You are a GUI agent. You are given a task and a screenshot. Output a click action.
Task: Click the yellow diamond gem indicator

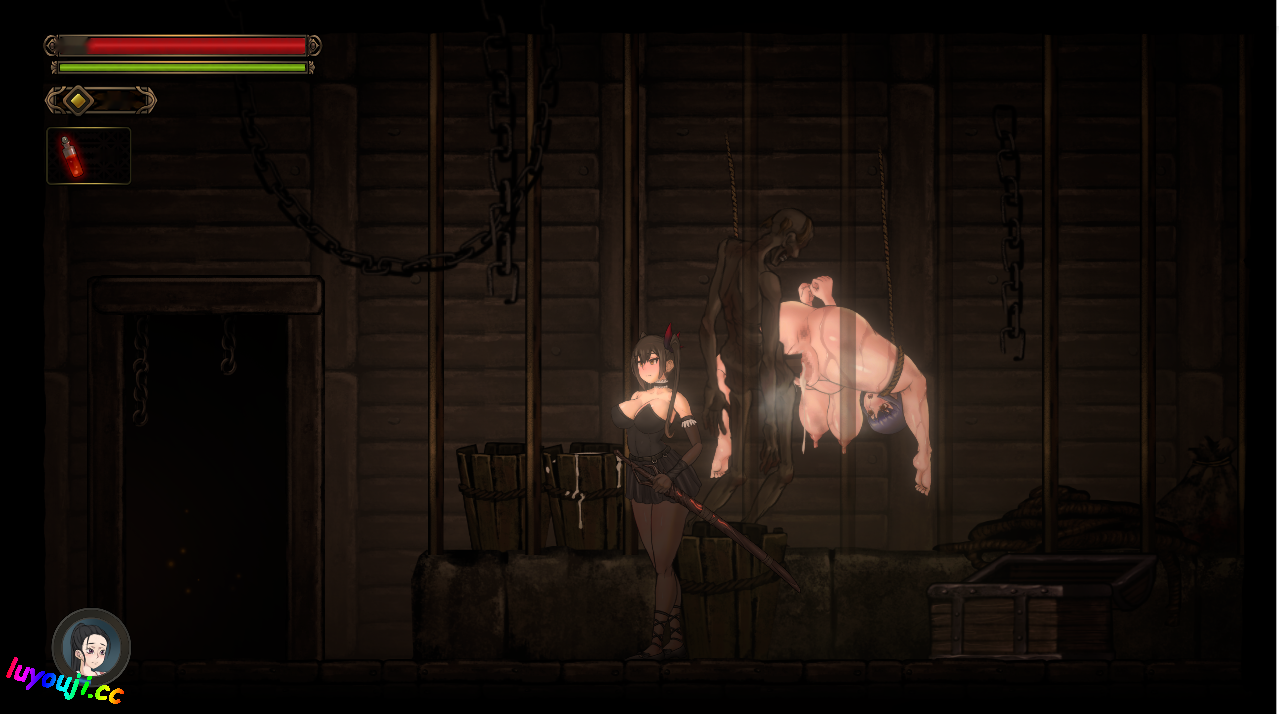point(79,100)
